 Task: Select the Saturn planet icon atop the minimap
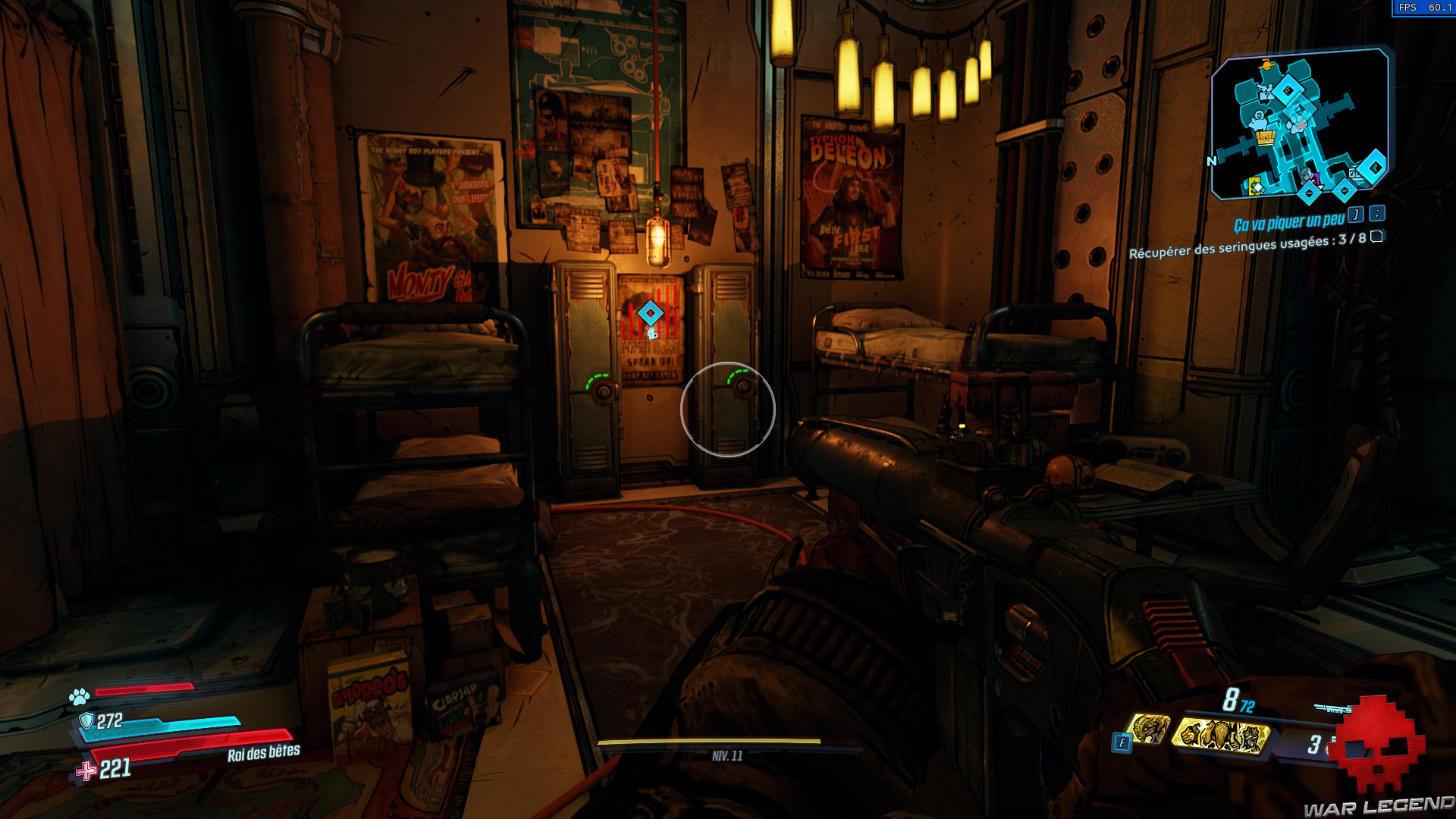1266,65
